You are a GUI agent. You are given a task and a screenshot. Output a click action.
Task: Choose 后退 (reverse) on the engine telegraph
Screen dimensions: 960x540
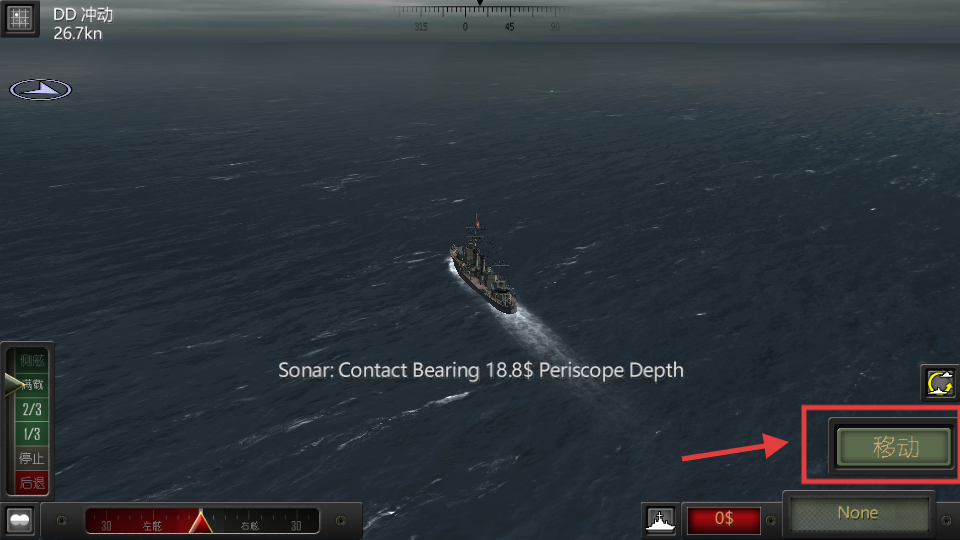32,482
